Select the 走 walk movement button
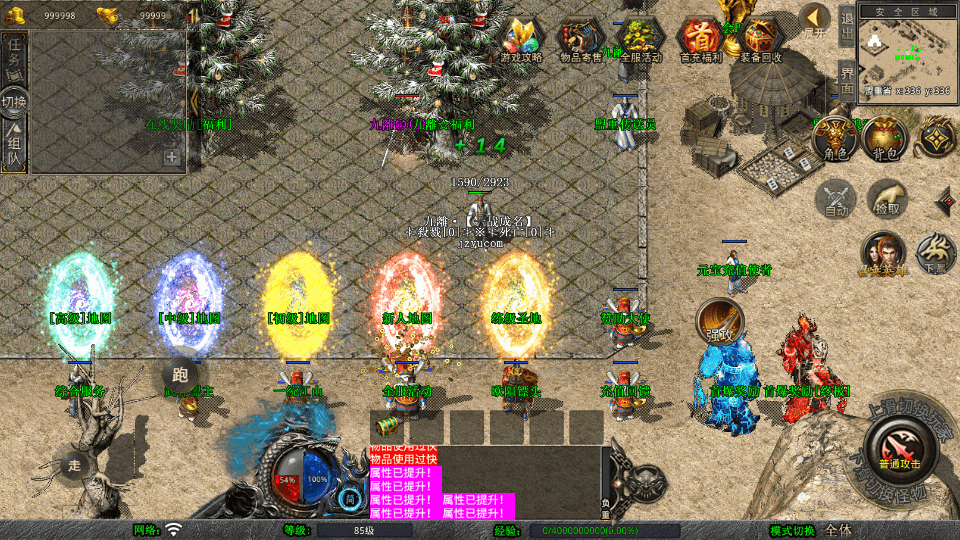 point(75,464)
